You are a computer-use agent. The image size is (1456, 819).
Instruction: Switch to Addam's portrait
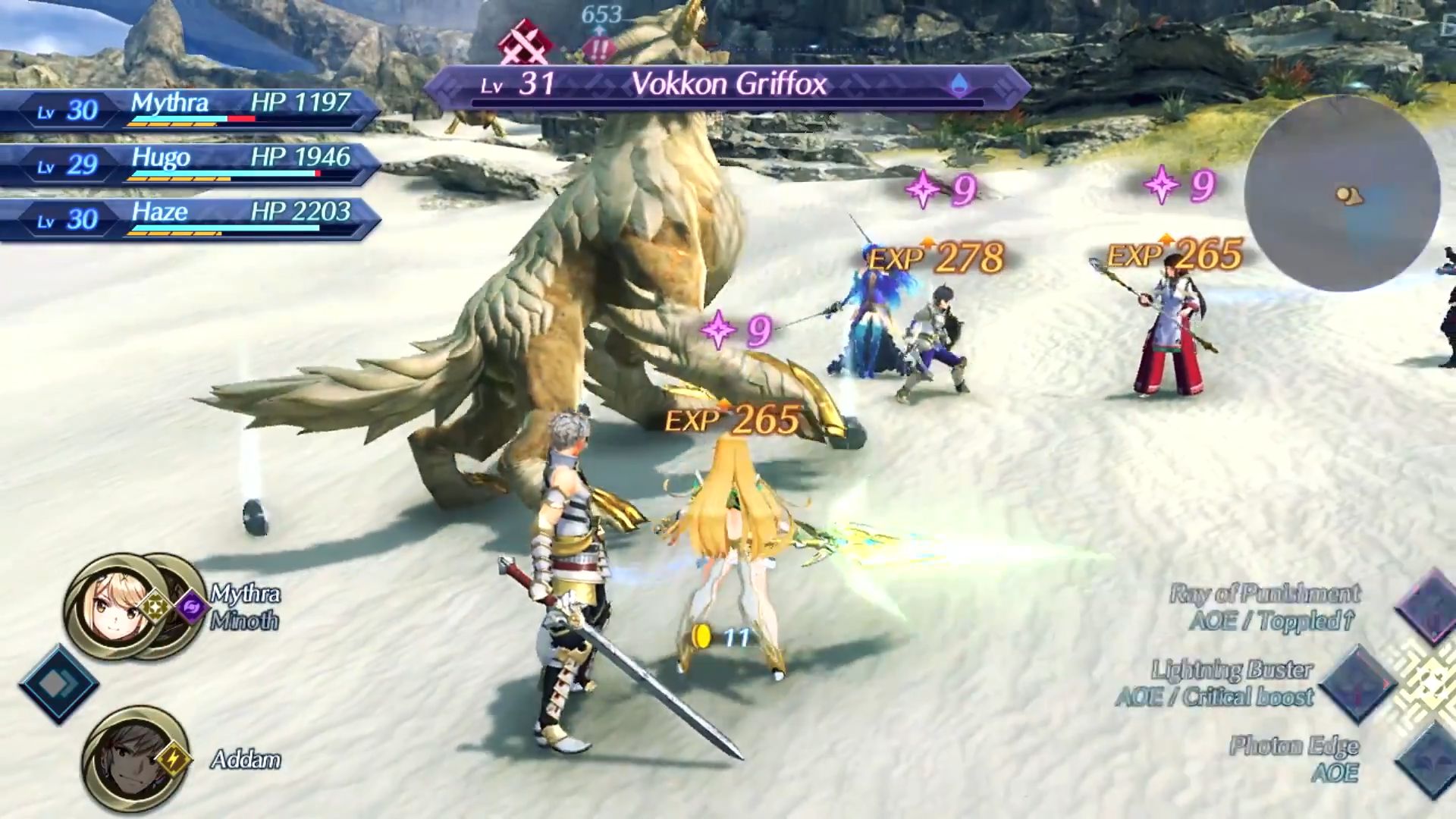127,759
